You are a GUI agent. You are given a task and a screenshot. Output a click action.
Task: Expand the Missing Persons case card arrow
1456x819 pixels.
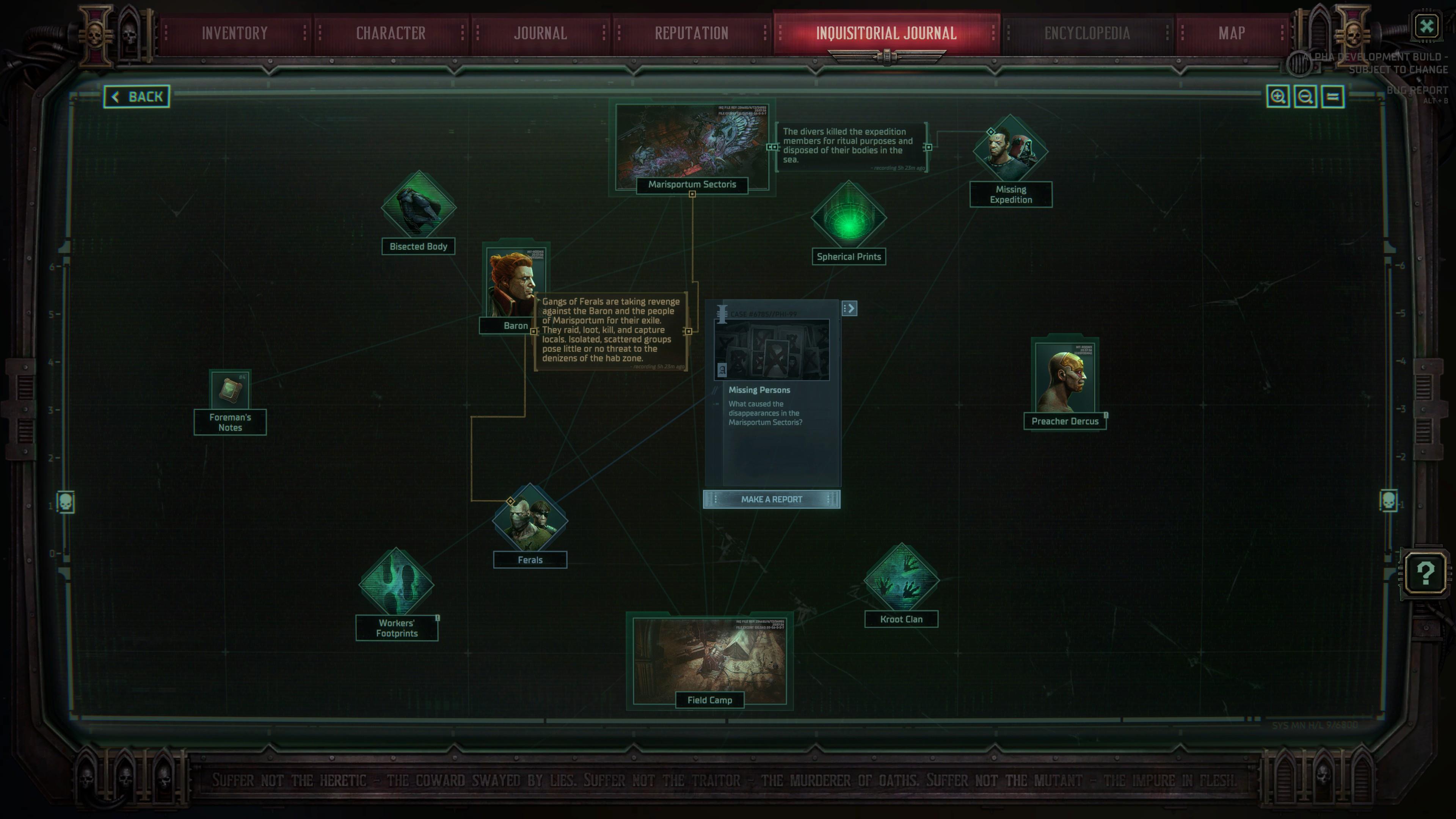[849, 308]
